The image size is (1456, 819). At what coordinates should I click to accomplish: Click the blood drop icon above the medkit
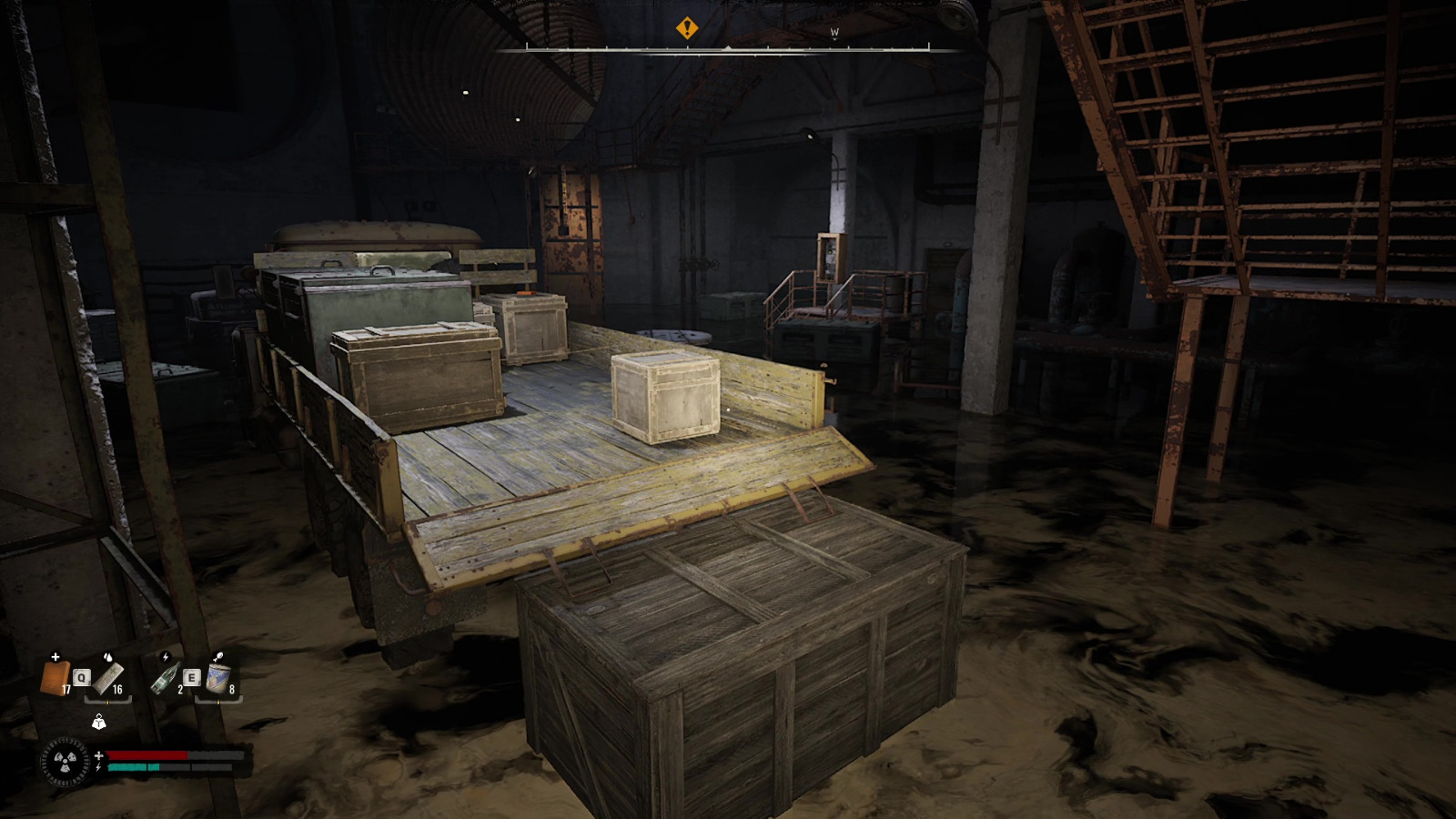click(x=108, y=657)
